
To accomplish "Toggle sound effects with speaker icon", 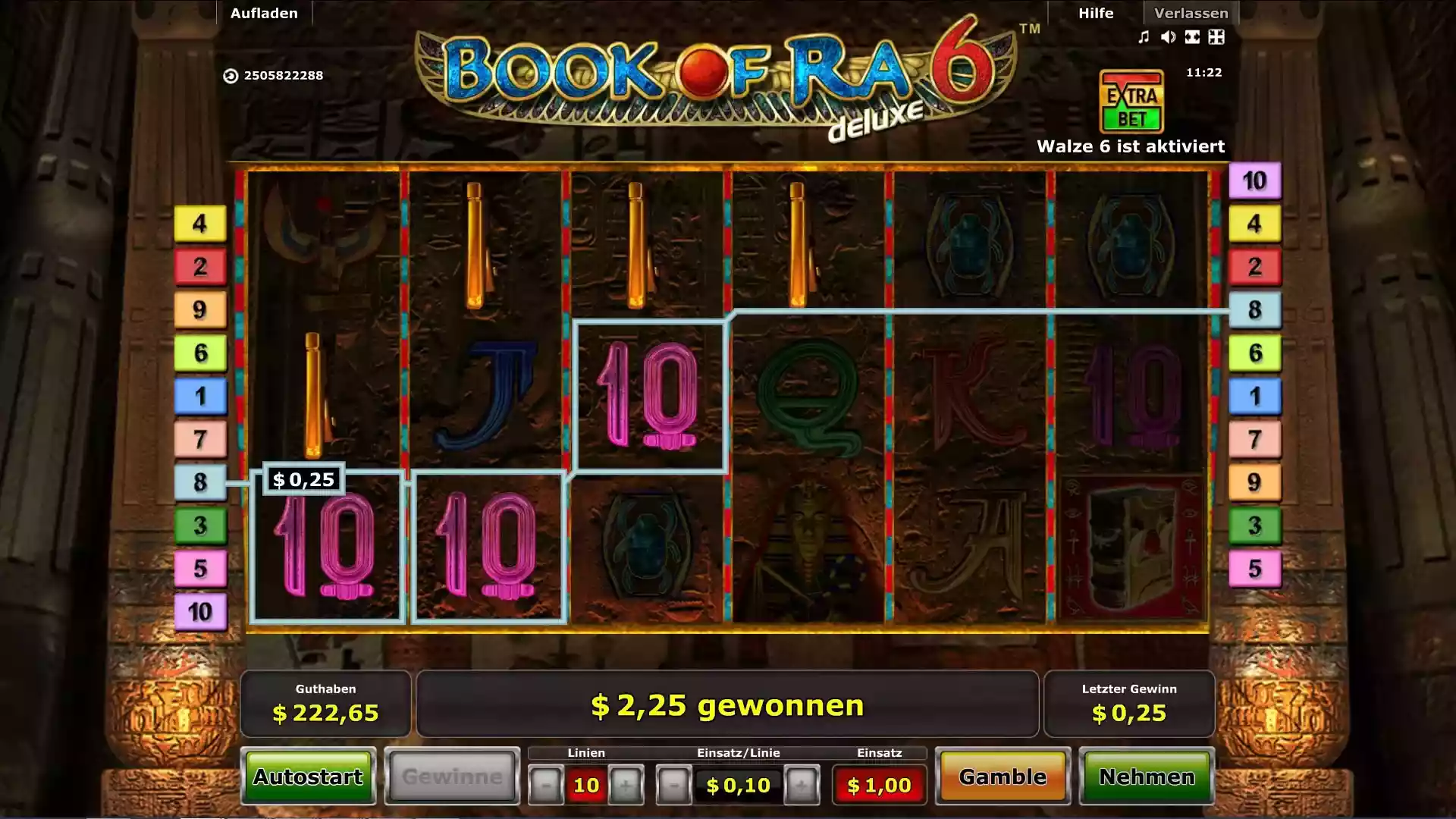I will pyautogui.click(x=1167, y=36).
